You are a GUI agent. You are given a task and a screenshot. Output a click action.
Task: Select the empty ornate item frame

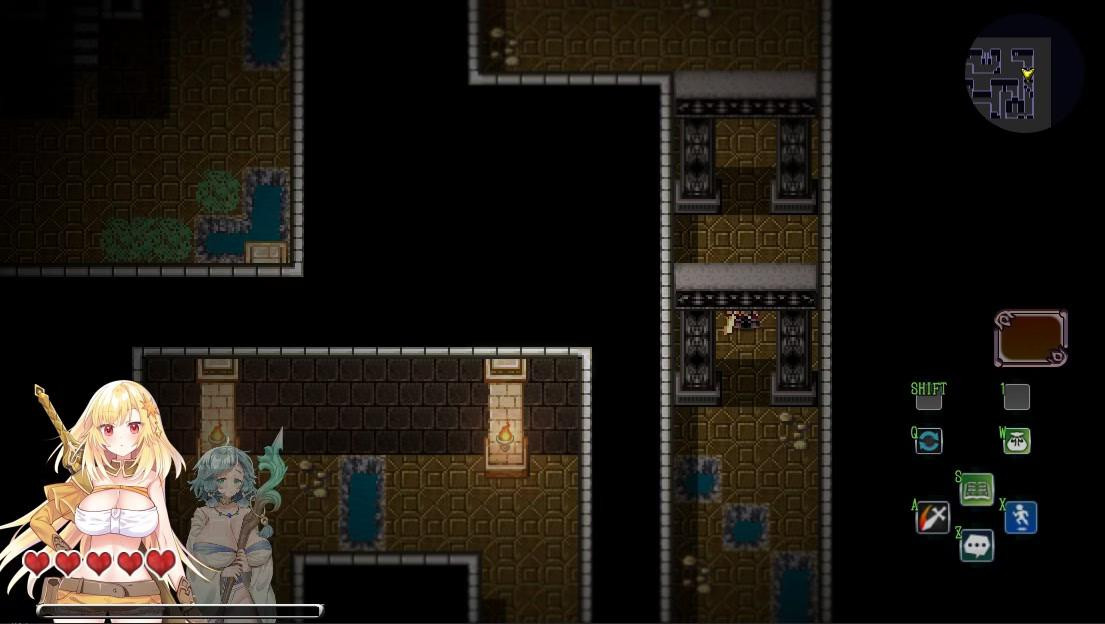point(1031,338)
